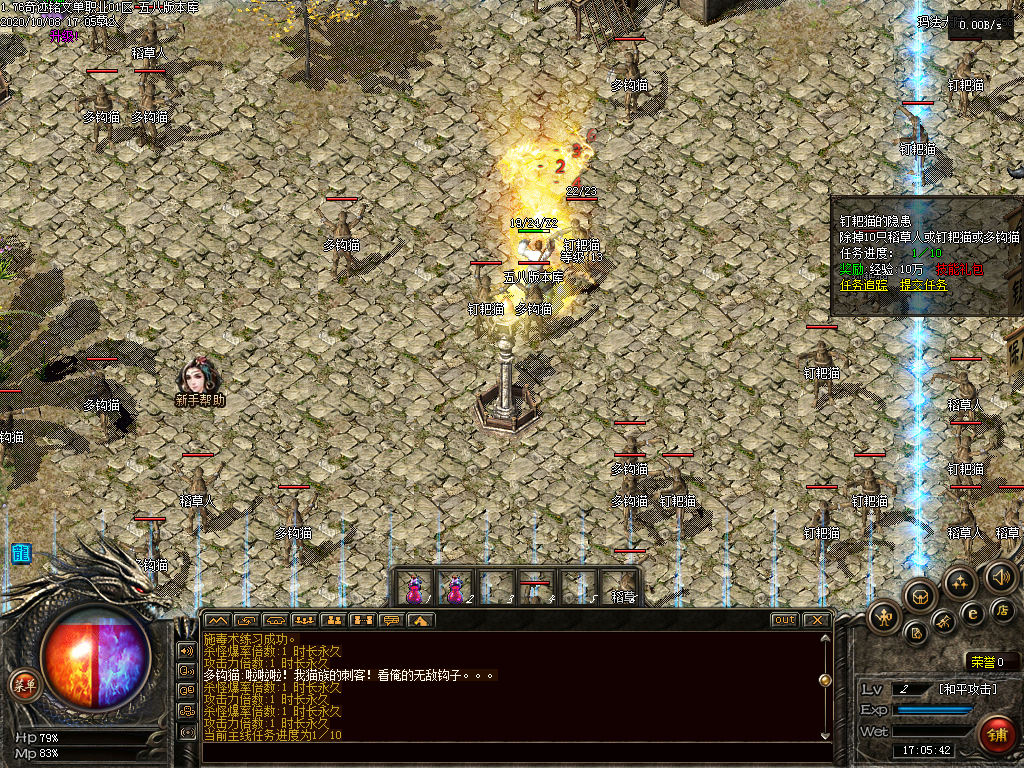Submit quest via 提交任务 link
This screenshot has width=1024, height=768.
[x=923, y=285]
